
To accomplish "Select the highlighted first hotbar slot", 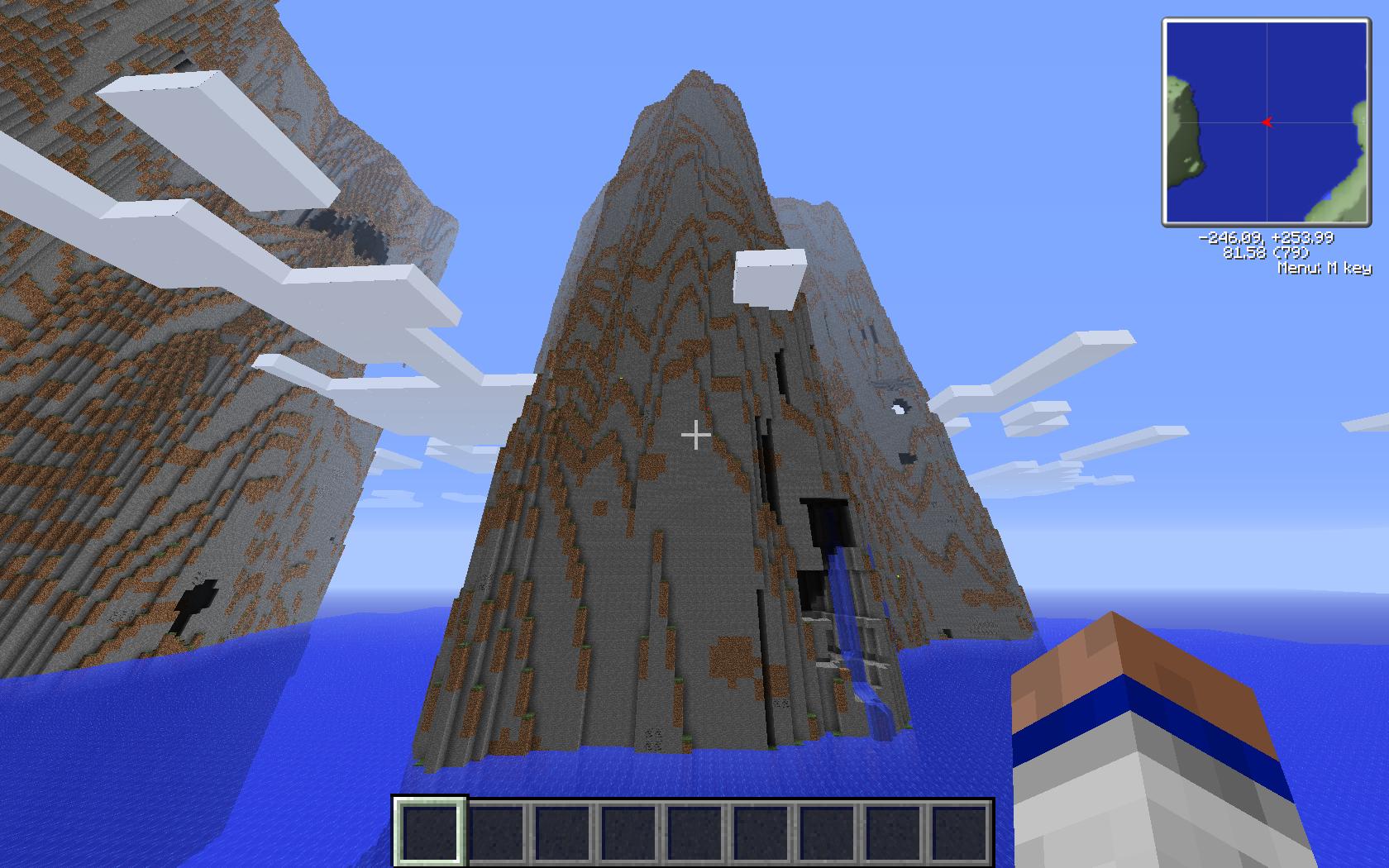I will point(430,830).
